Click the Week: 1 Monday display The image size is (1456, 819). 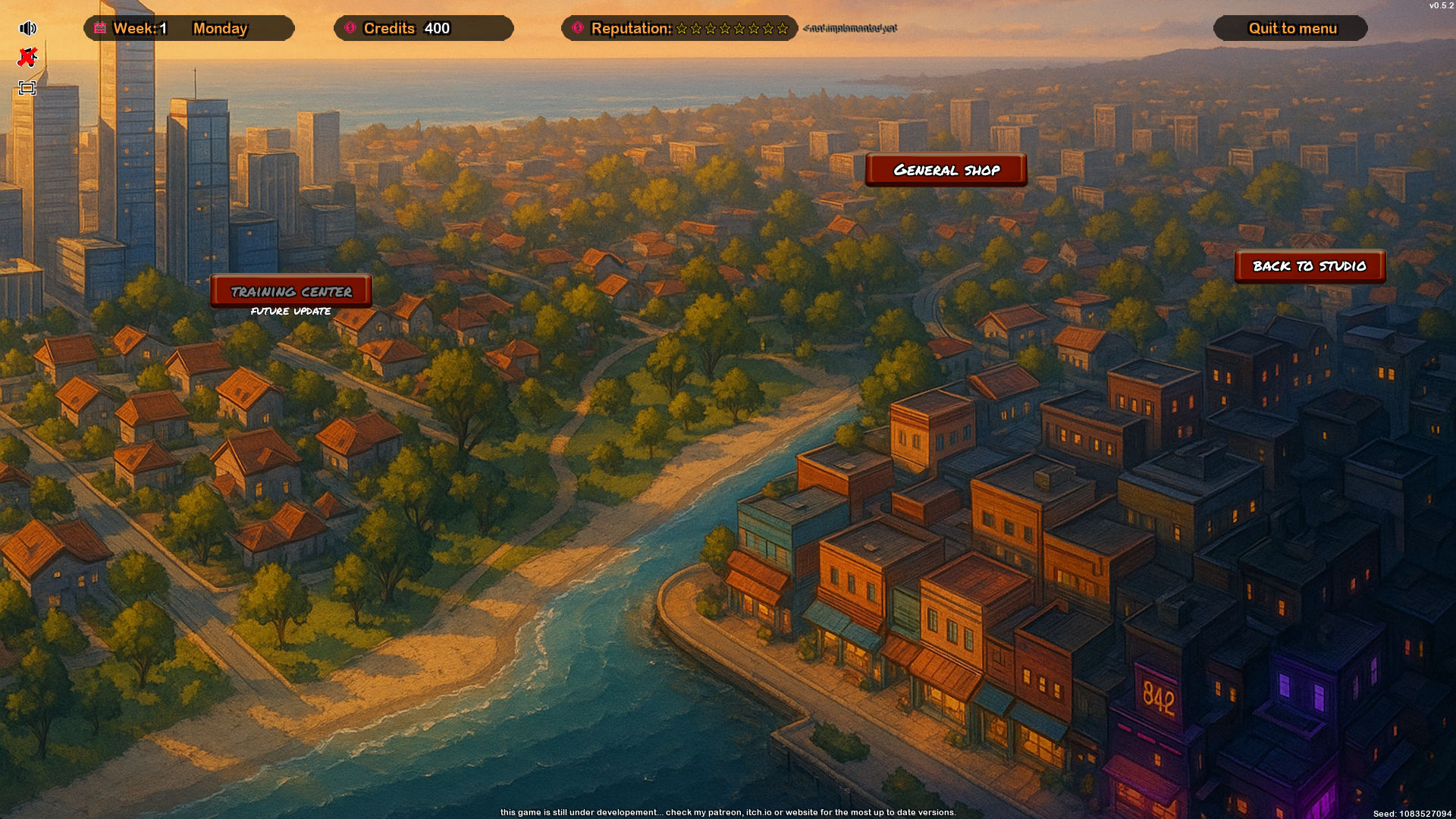188,29
